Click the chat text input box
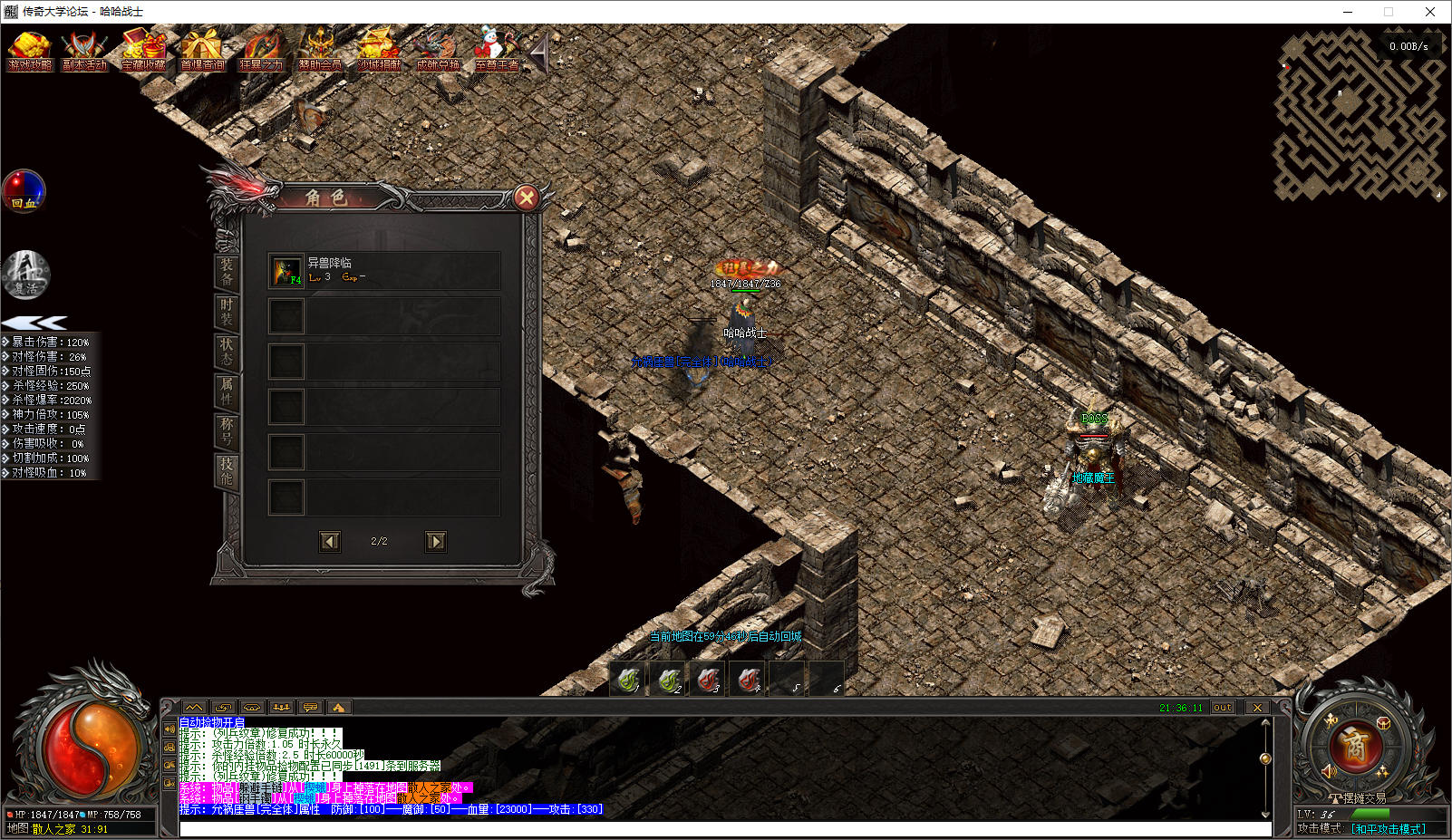 coord(725,828)
